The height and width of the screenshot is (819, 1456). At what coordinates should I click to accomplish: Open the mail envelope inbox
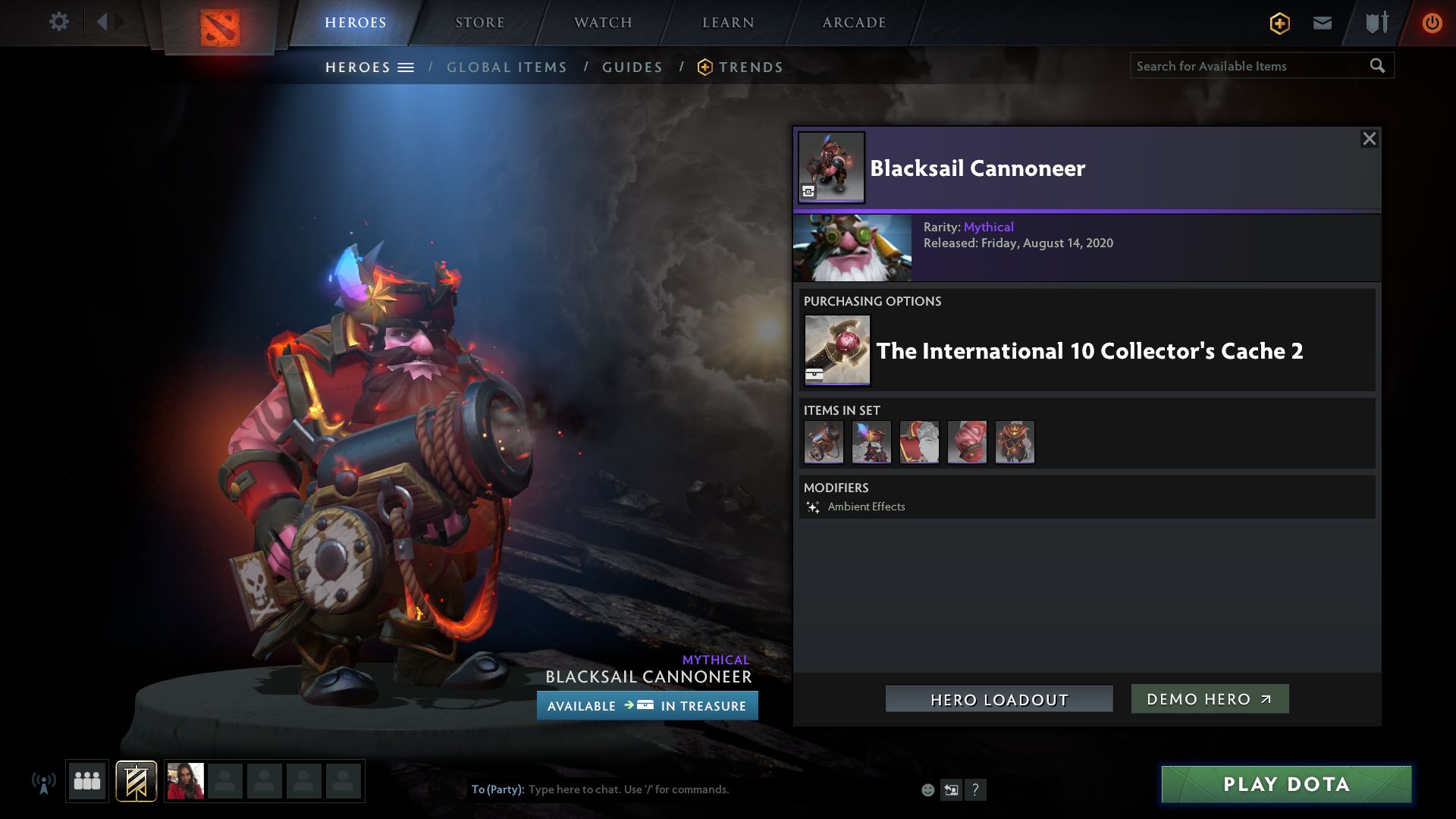coord(1322,23)
